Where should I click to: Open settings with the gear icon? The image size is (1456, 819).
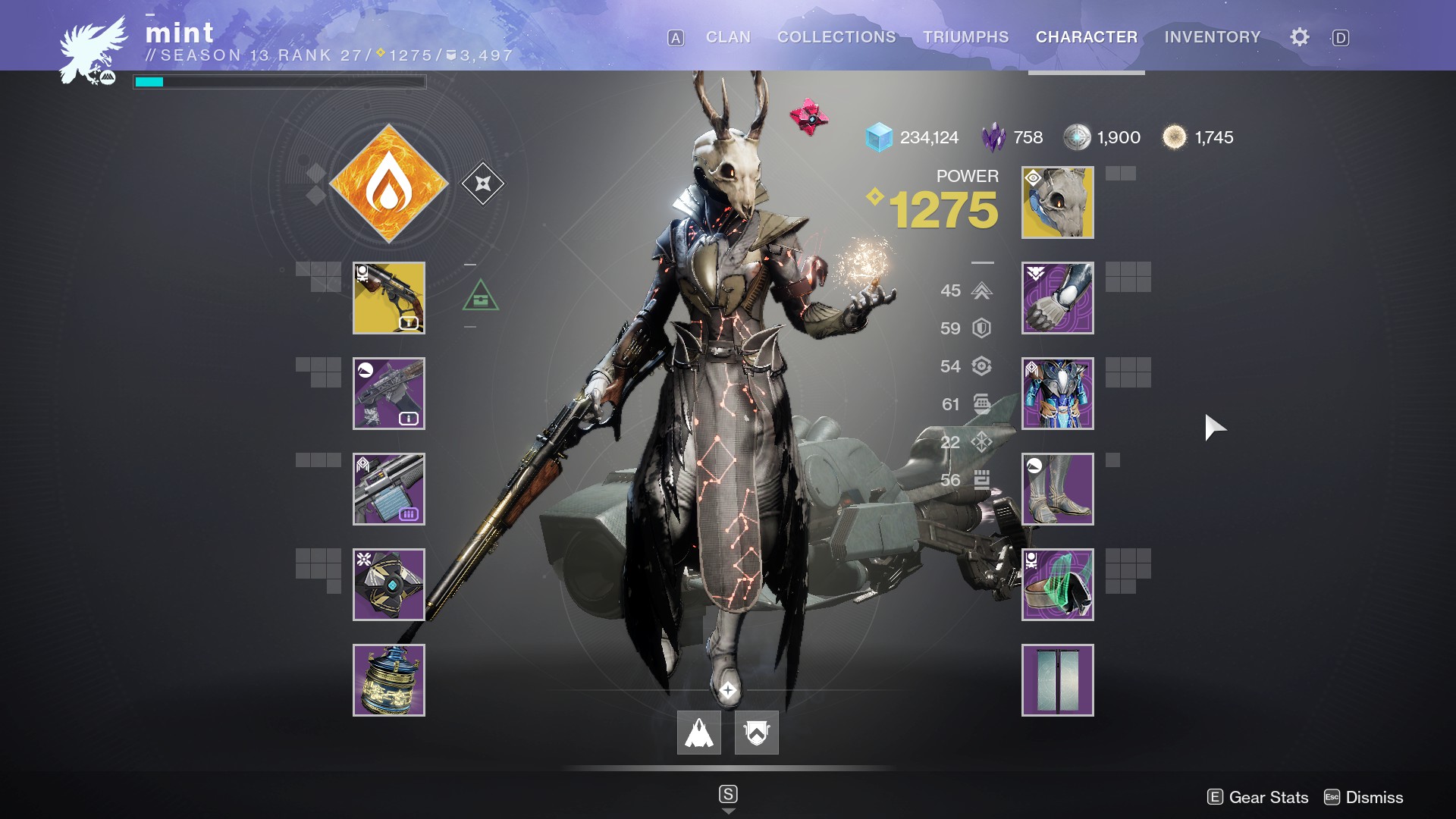click(1299, 37)
